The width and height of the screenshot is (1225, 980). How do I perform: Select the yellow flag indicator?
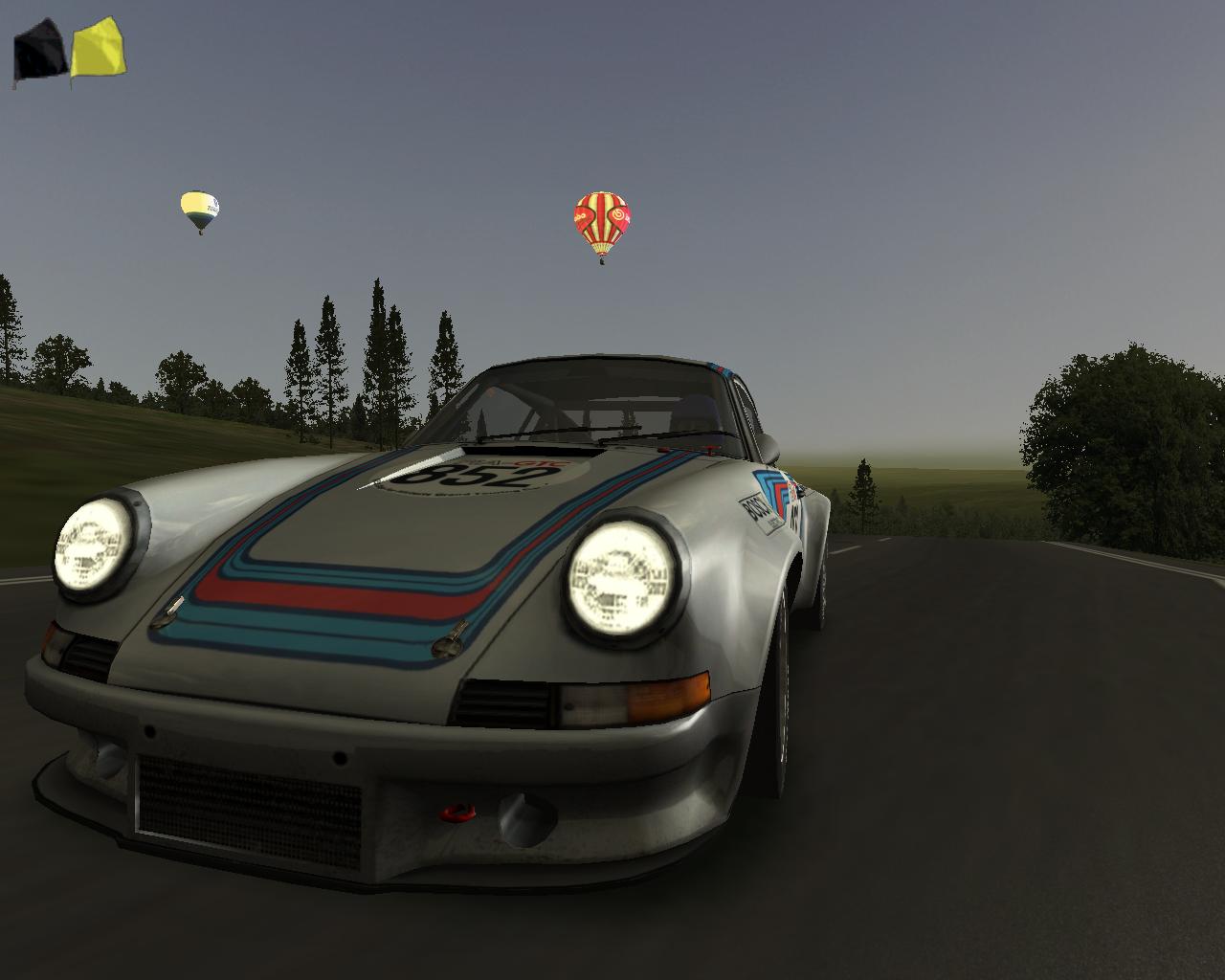98,51
